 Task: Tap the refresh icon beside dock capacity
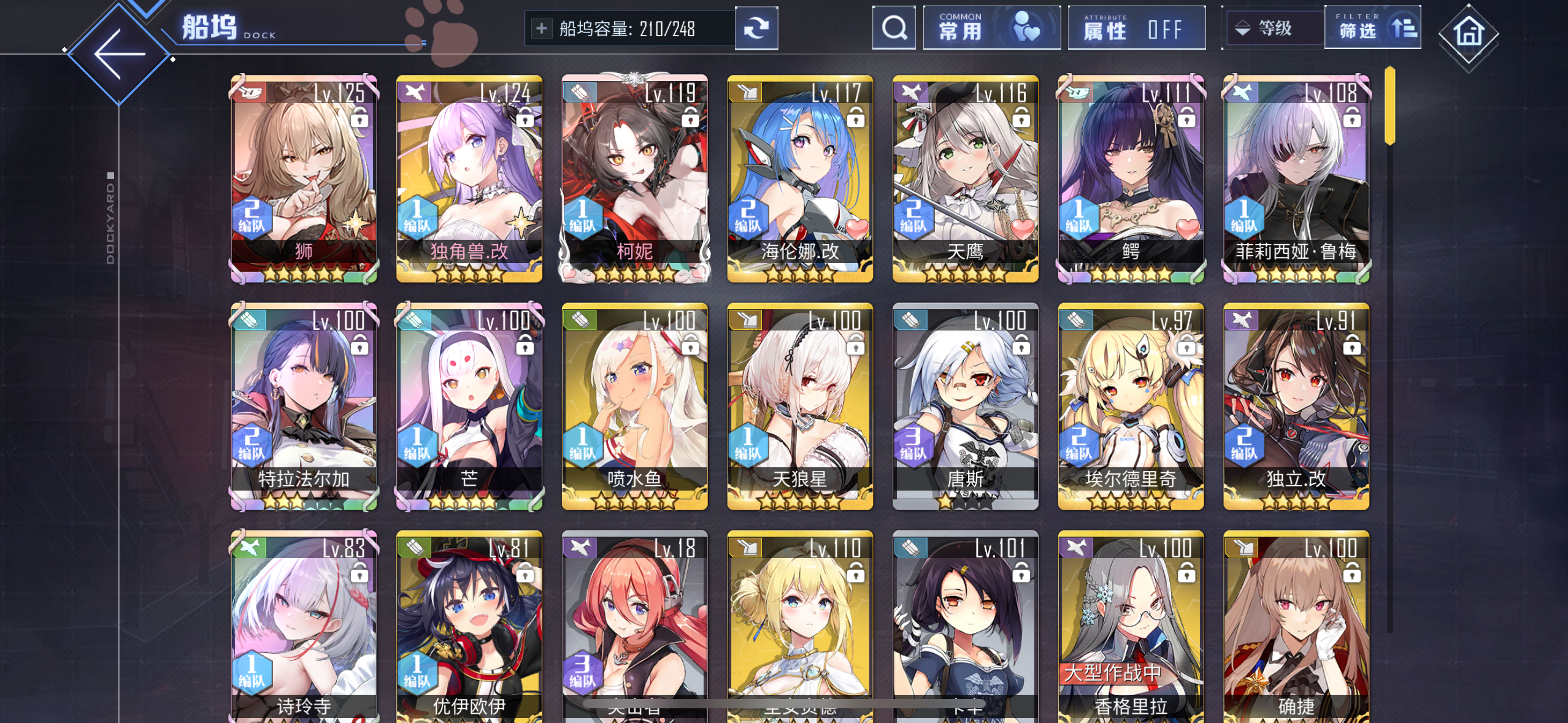[x=756, y=27]
